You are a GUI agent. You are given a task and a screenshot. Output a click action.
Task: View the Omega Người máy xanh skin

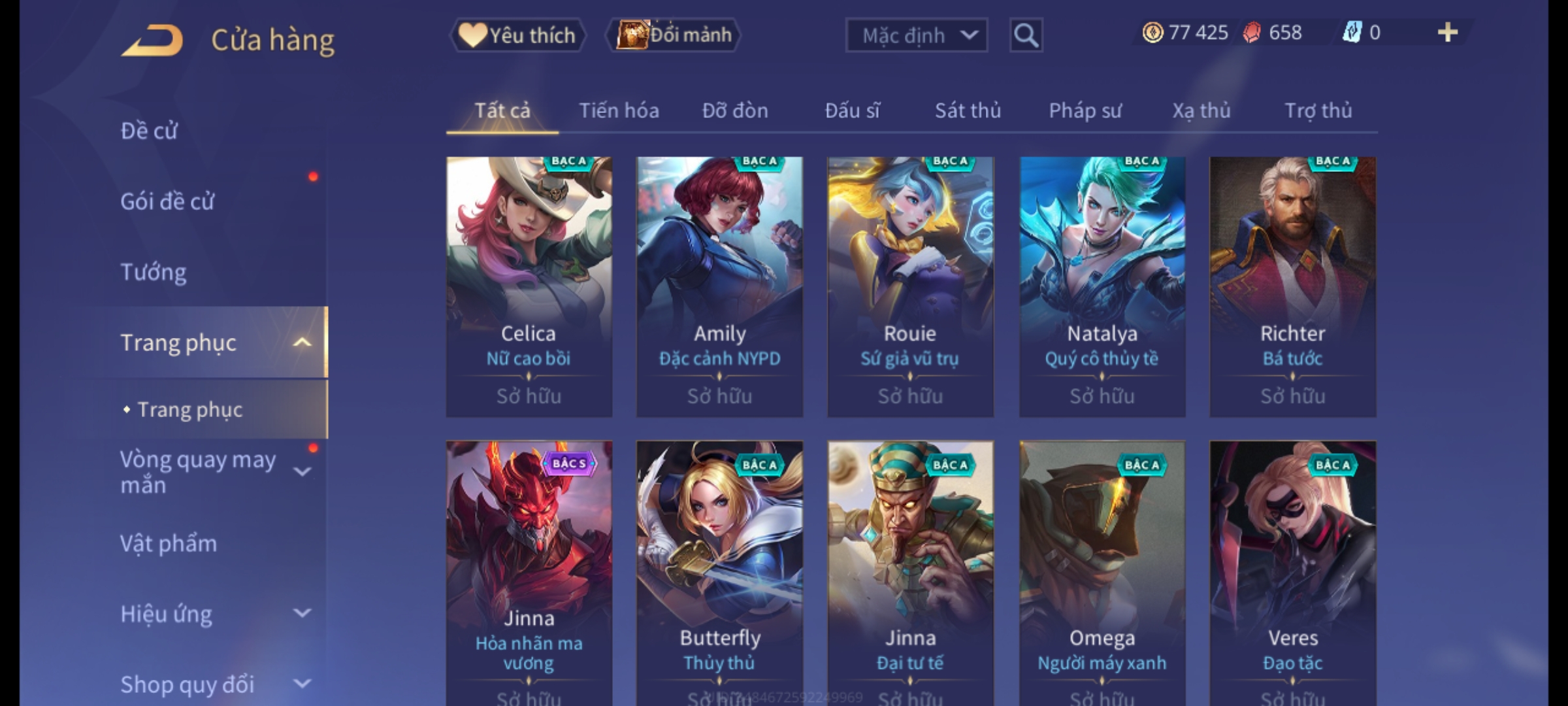tap(1102, 569)
